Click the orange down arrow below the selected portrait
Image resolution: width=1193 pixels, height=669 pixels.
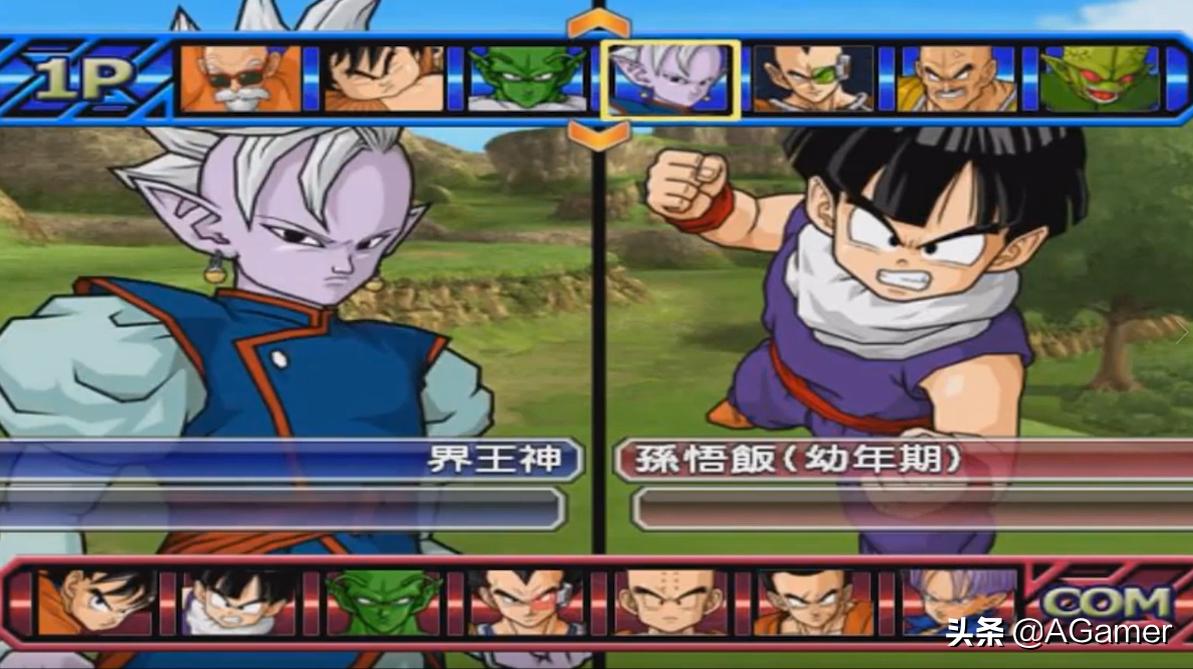599,135
